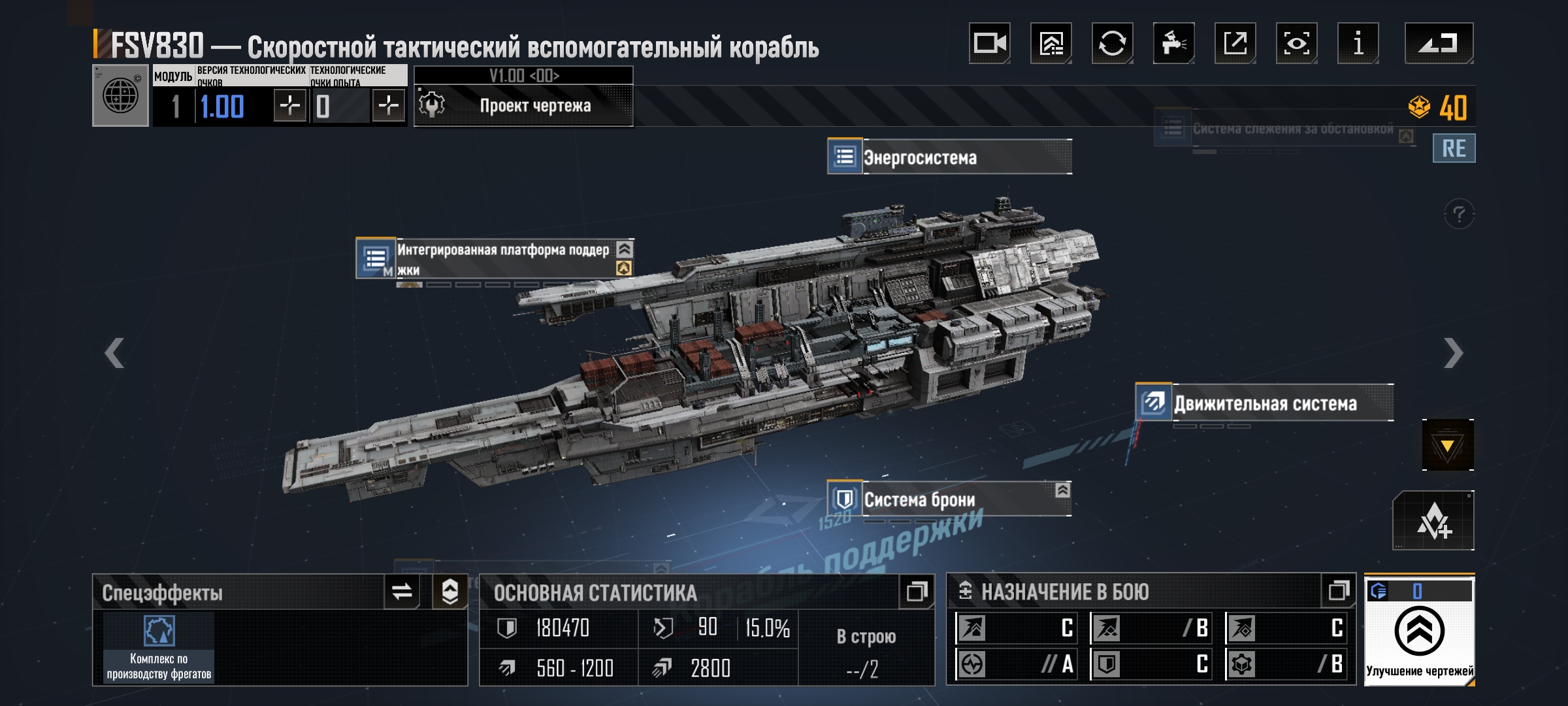Screen dimensions: 1568x706
Task: Go back using the return arrow button
Action: click(1439, 44)
